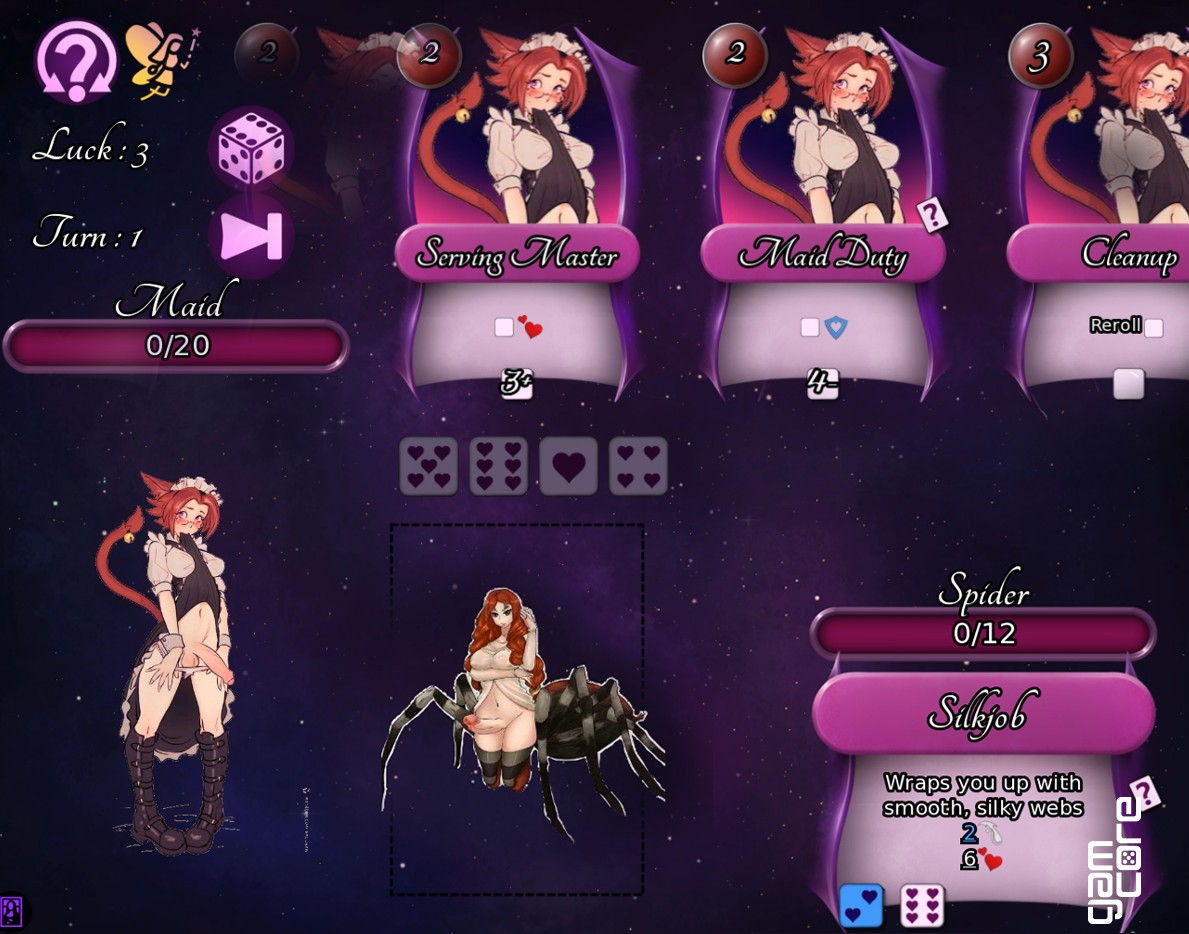Image resolution: width=1189 pixels, height=934 pixels.
Task: Click the purple question mark help button
Action: (x=76, y=62)
